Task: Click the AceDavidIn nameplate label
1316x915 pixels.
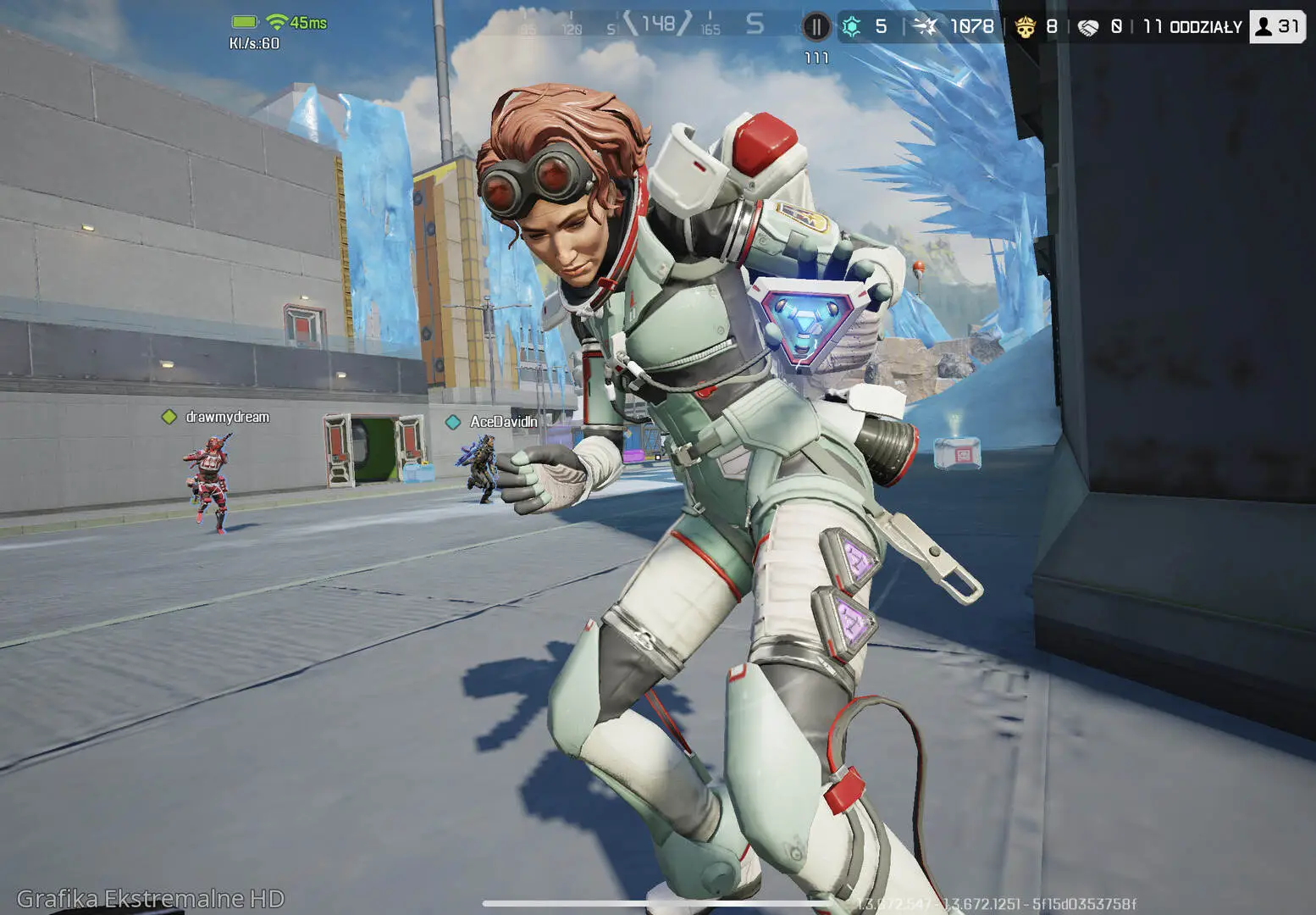Action: (x=504, y=421)
